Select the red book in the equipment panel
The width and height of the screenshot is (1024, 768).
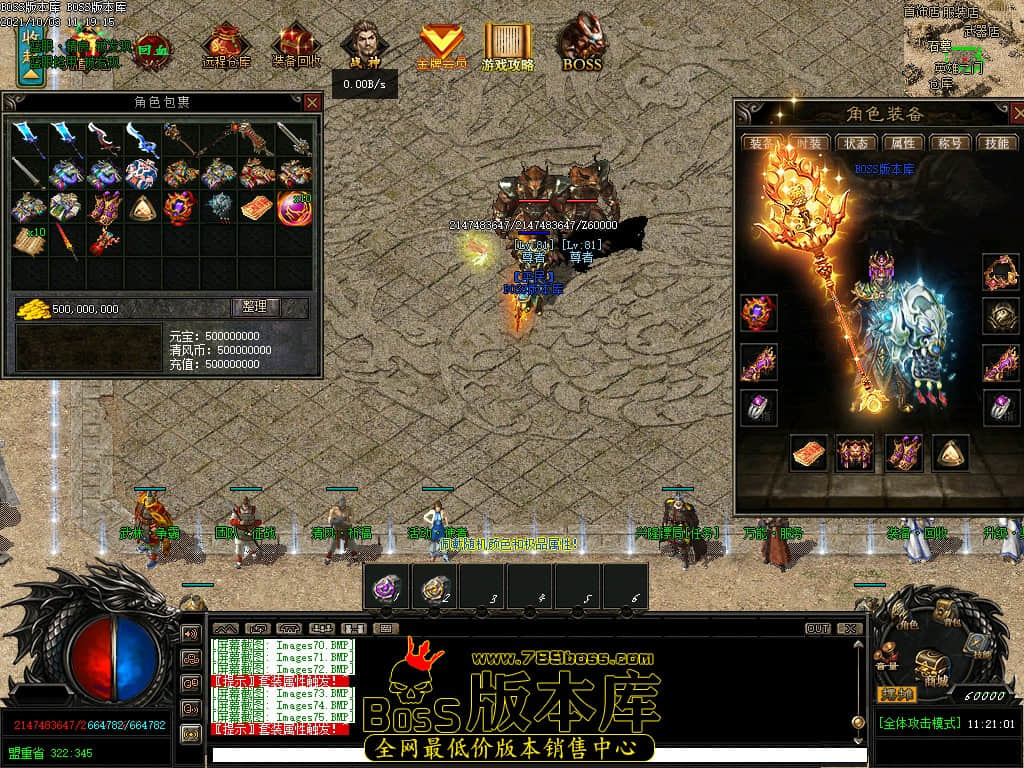click(x=809, y=453)
